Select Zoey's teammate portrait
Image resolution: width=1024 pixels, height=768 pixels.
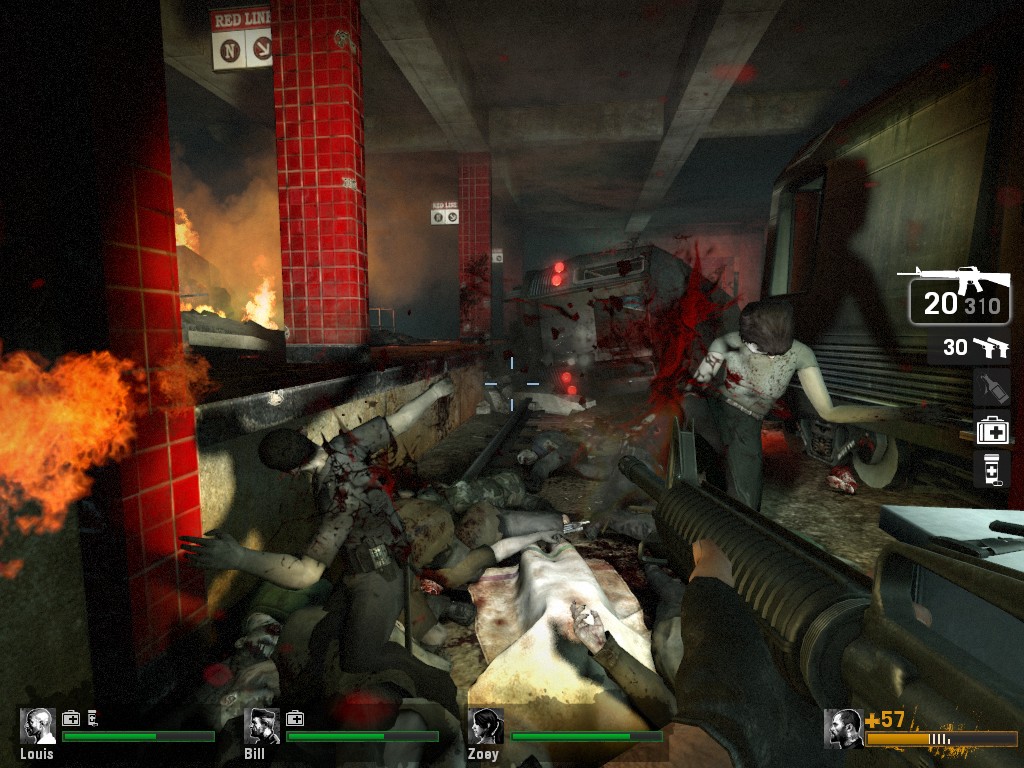coord(486,725)
